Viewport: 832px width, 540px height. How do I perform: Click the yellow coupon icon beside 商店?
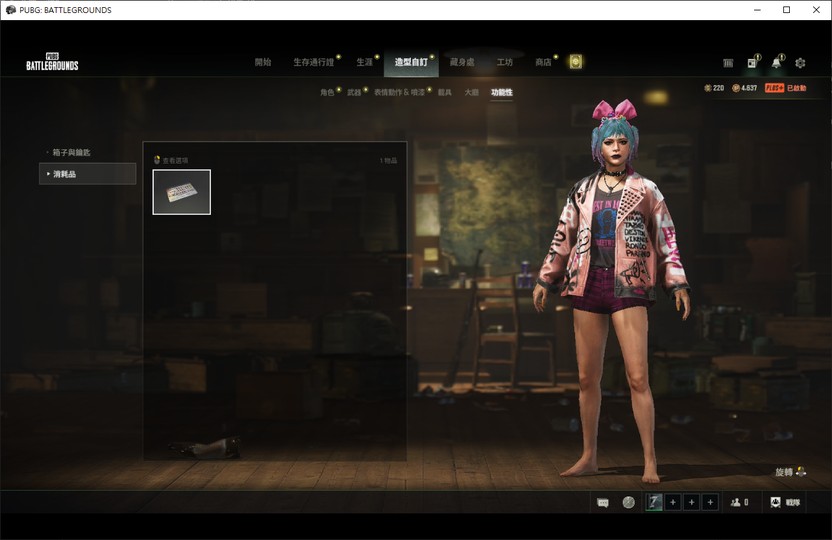[x=575, y=62]
